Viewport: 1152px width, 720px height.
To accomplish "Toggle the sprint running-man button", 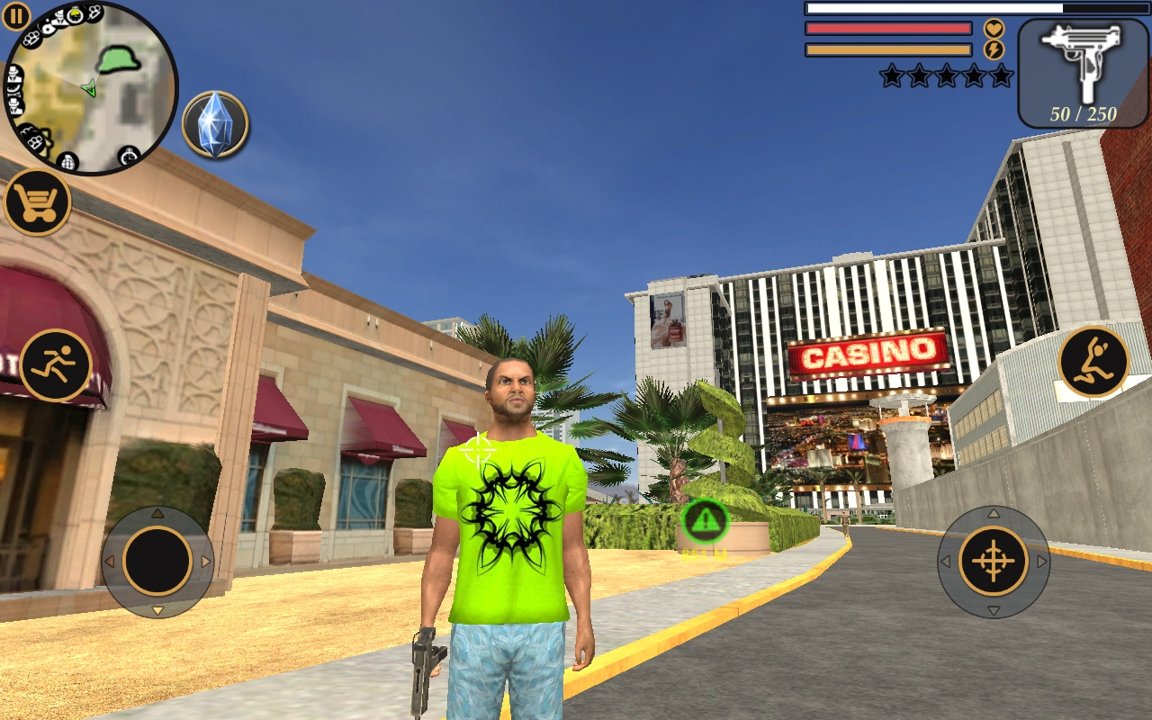I will 55,365.
